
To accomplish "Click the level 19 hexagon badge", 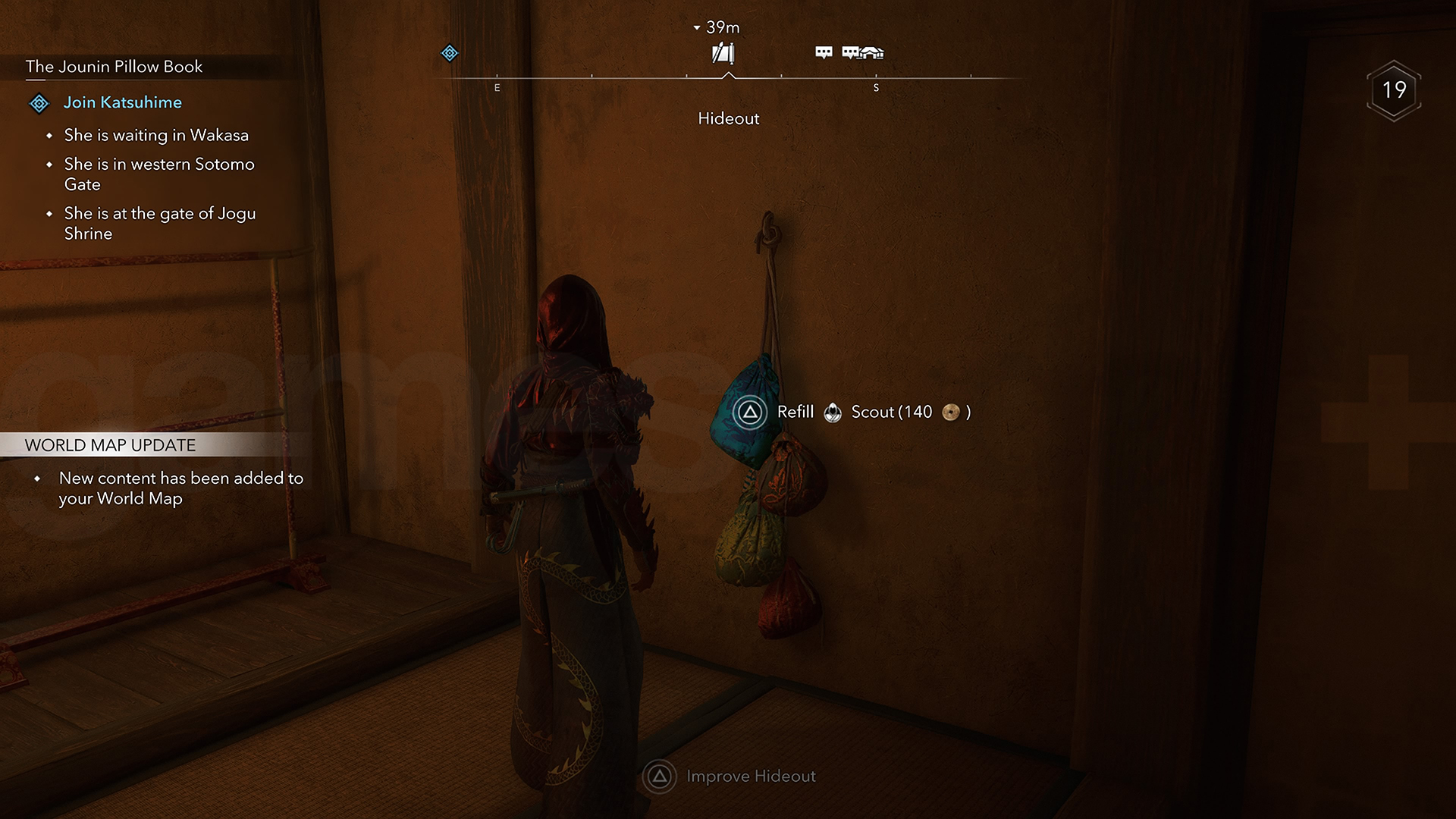I will [x=1394, y=90].
